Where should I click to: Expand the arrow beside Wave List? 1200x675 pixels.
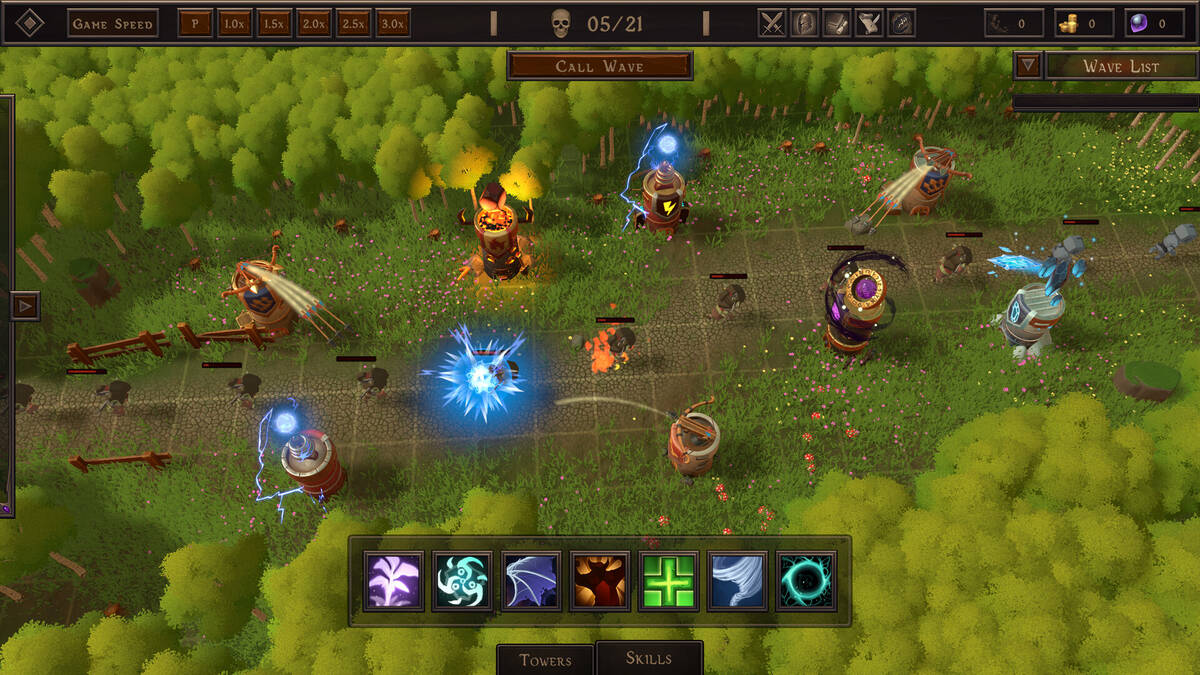1027,66
